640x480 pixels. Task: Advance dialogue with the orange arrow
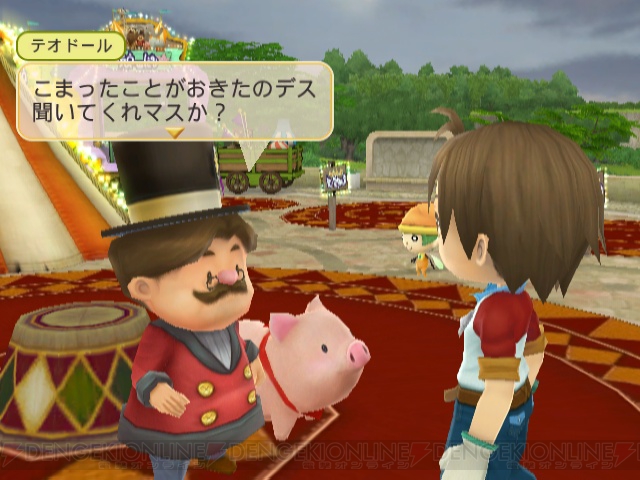point(175,131)
